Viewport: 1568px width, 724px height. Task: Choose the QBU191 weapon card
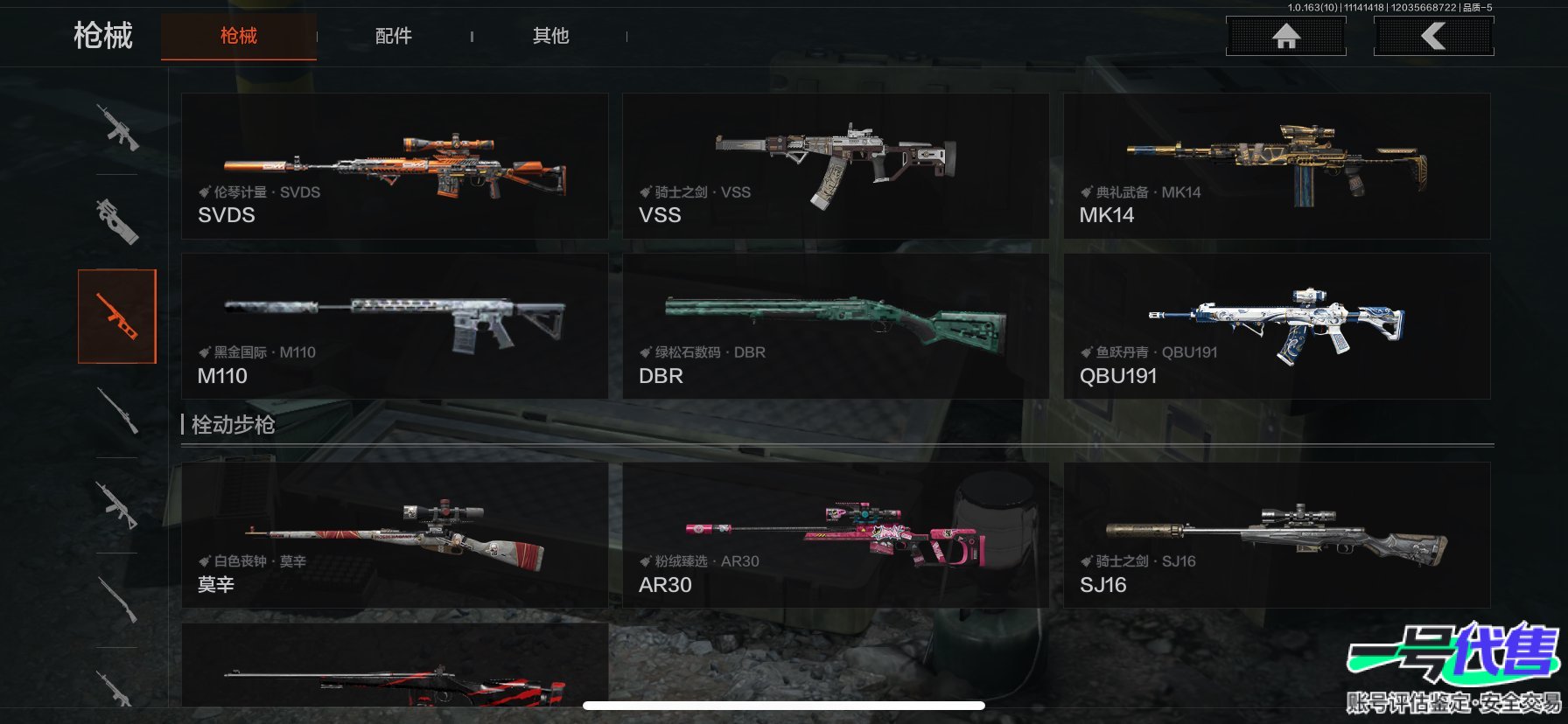[1276, 326]
